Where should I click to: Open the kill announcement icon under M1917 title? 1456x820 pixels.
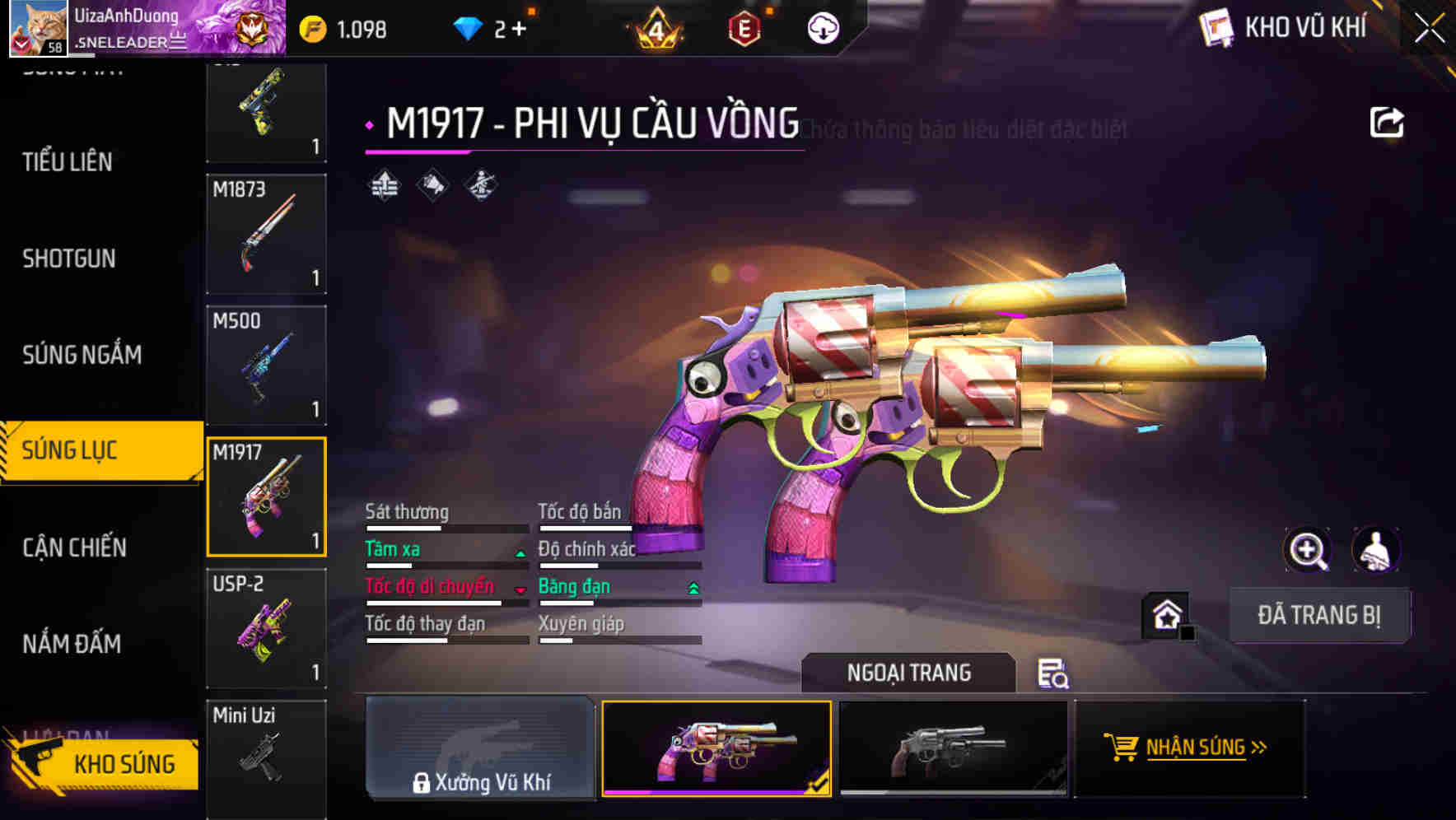pyautogui.click(x=432, y=184)
